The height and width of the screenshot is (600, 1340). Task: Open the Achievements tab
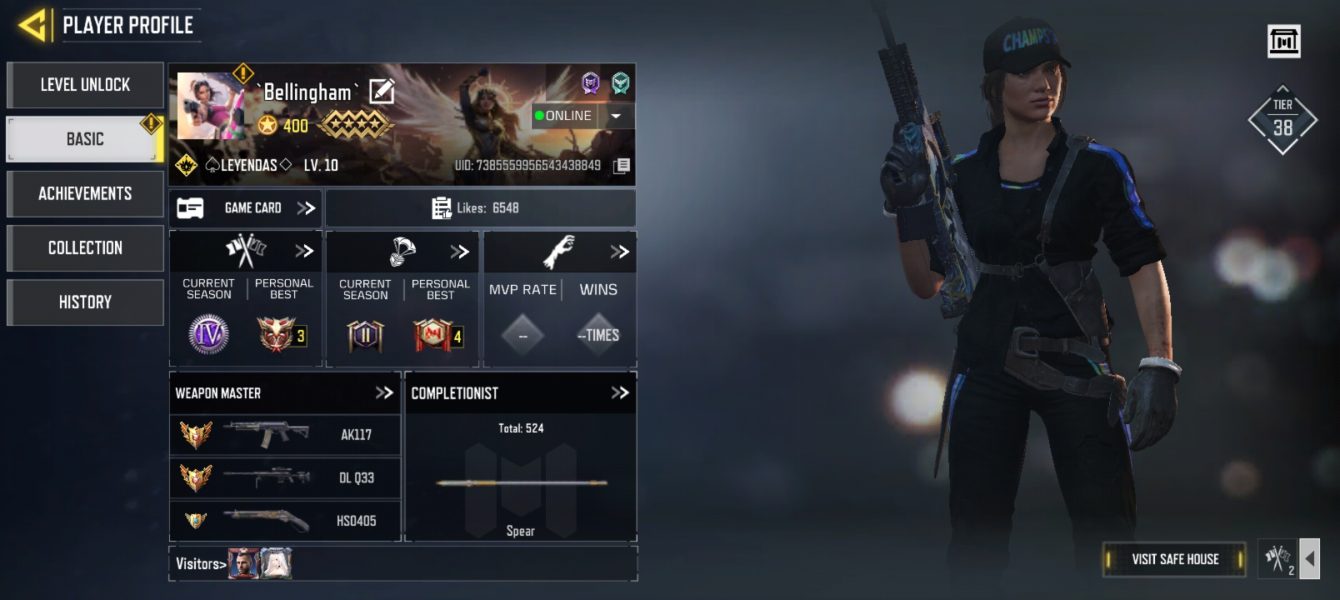point(85,193)
